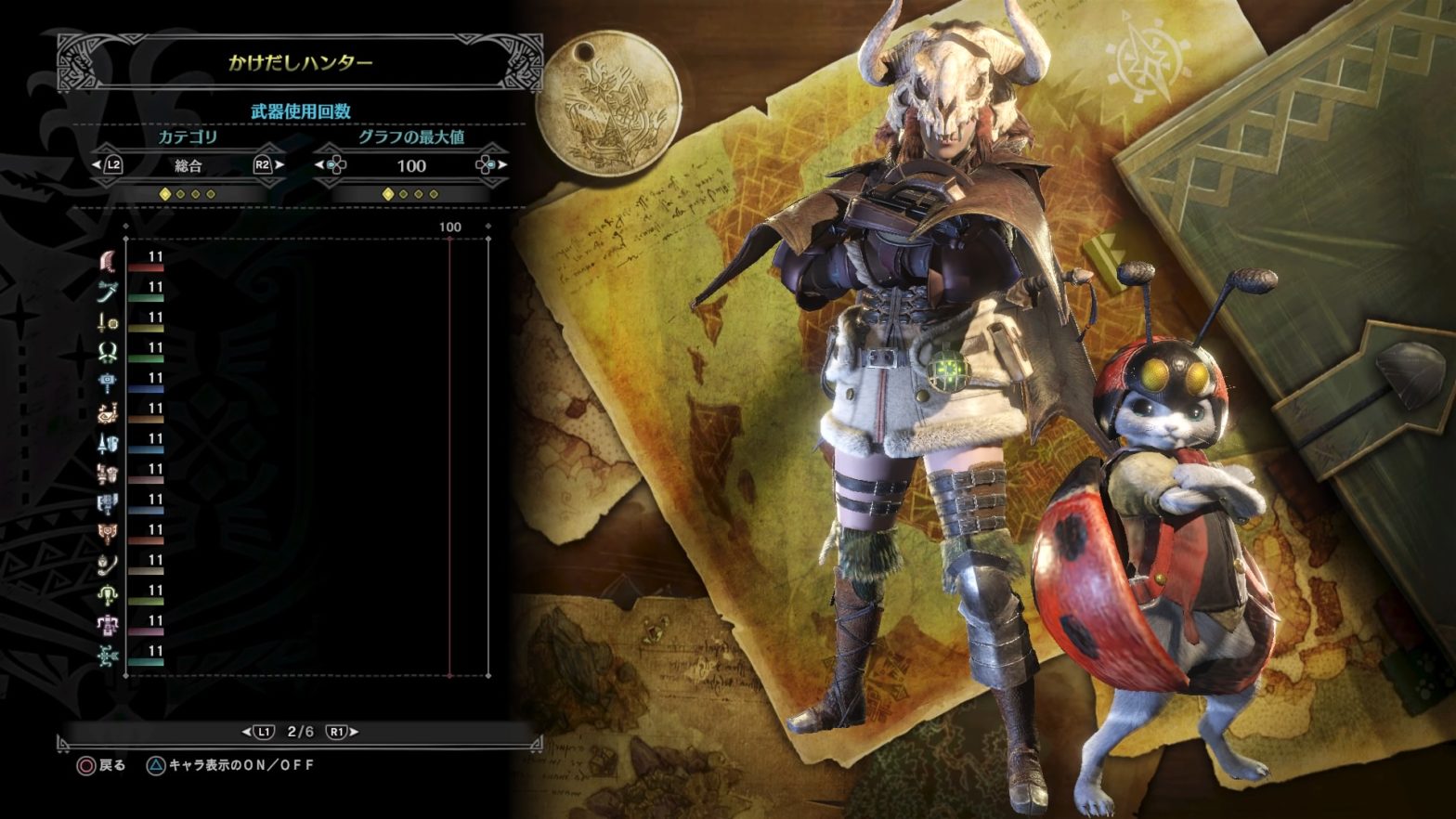Toggle キャラ表示のON/OFF character display
Viewport: 1456px width, 819px height.
230,765
